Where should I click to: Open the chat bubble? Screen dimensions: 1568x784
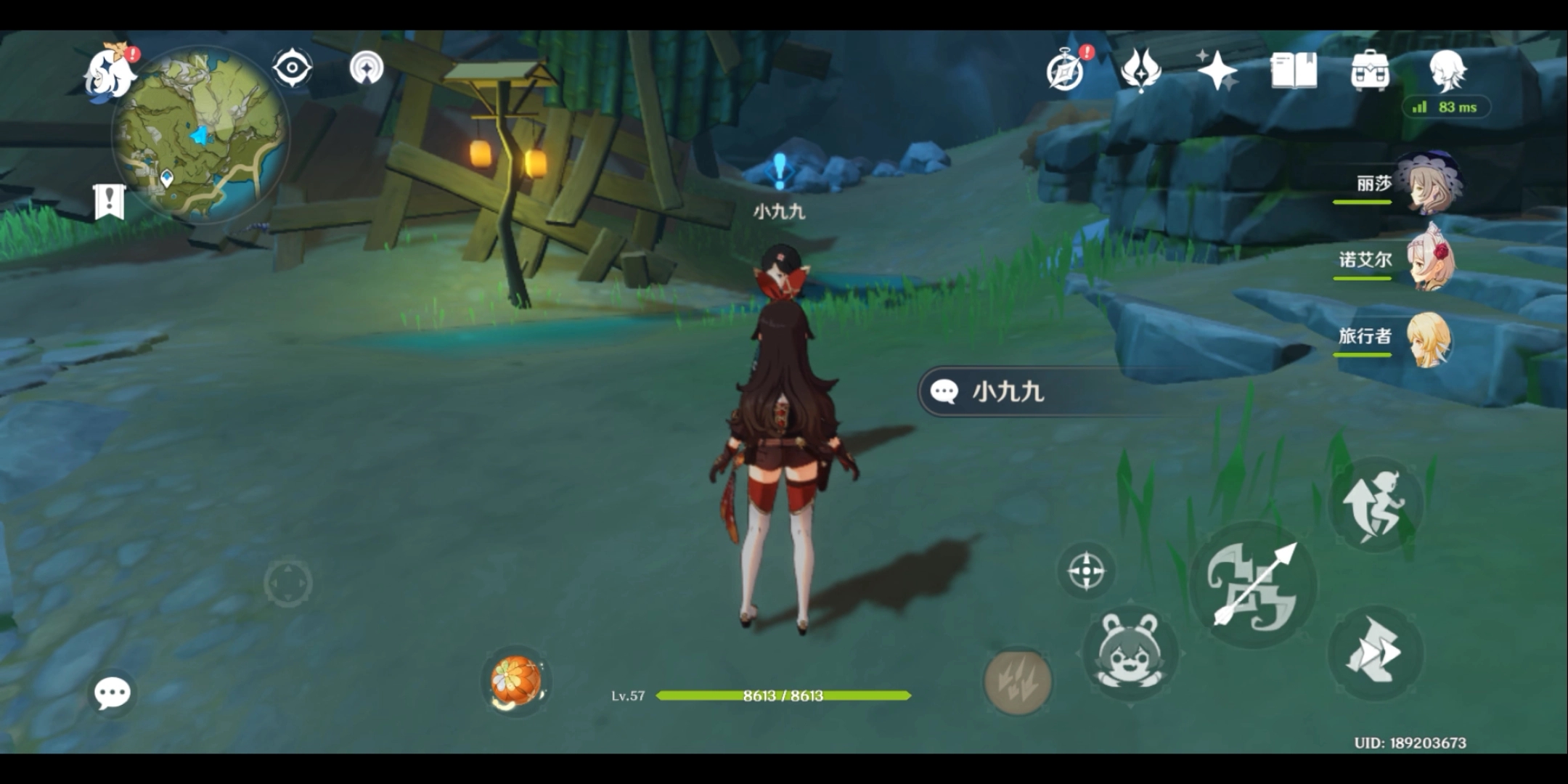113,693
